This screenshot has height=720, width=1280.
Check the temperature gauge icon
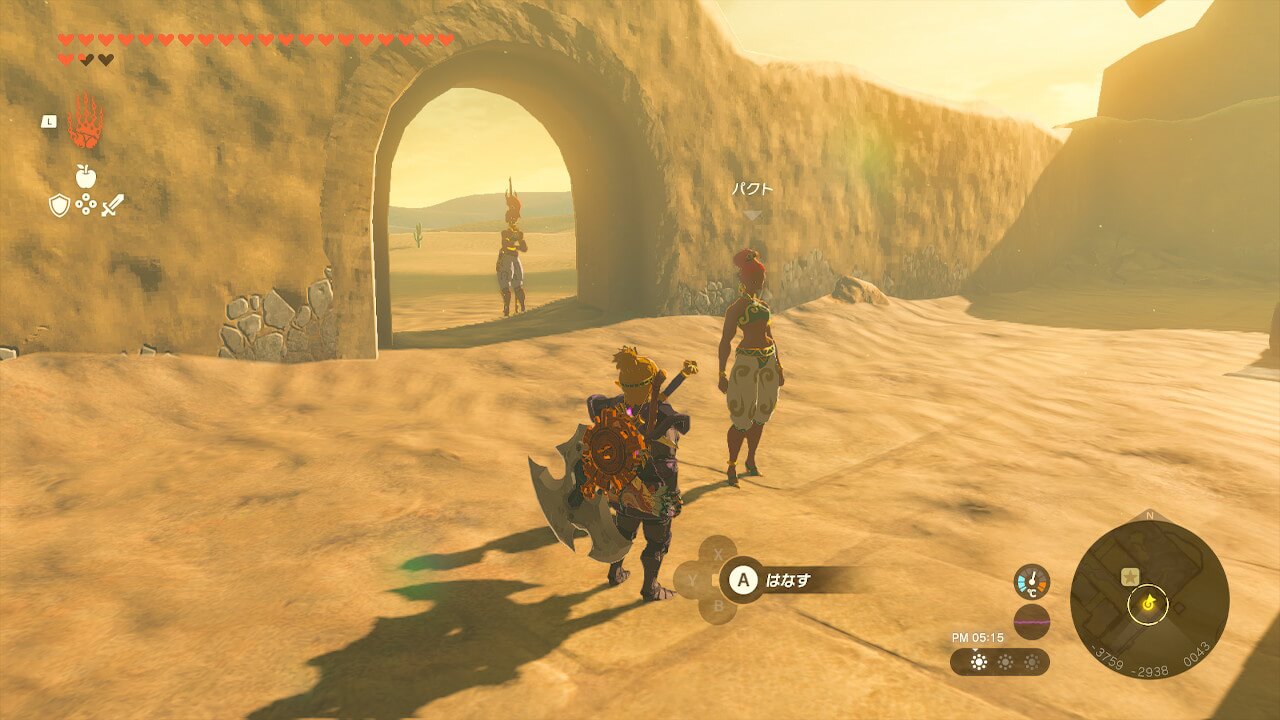[1031, 582]
